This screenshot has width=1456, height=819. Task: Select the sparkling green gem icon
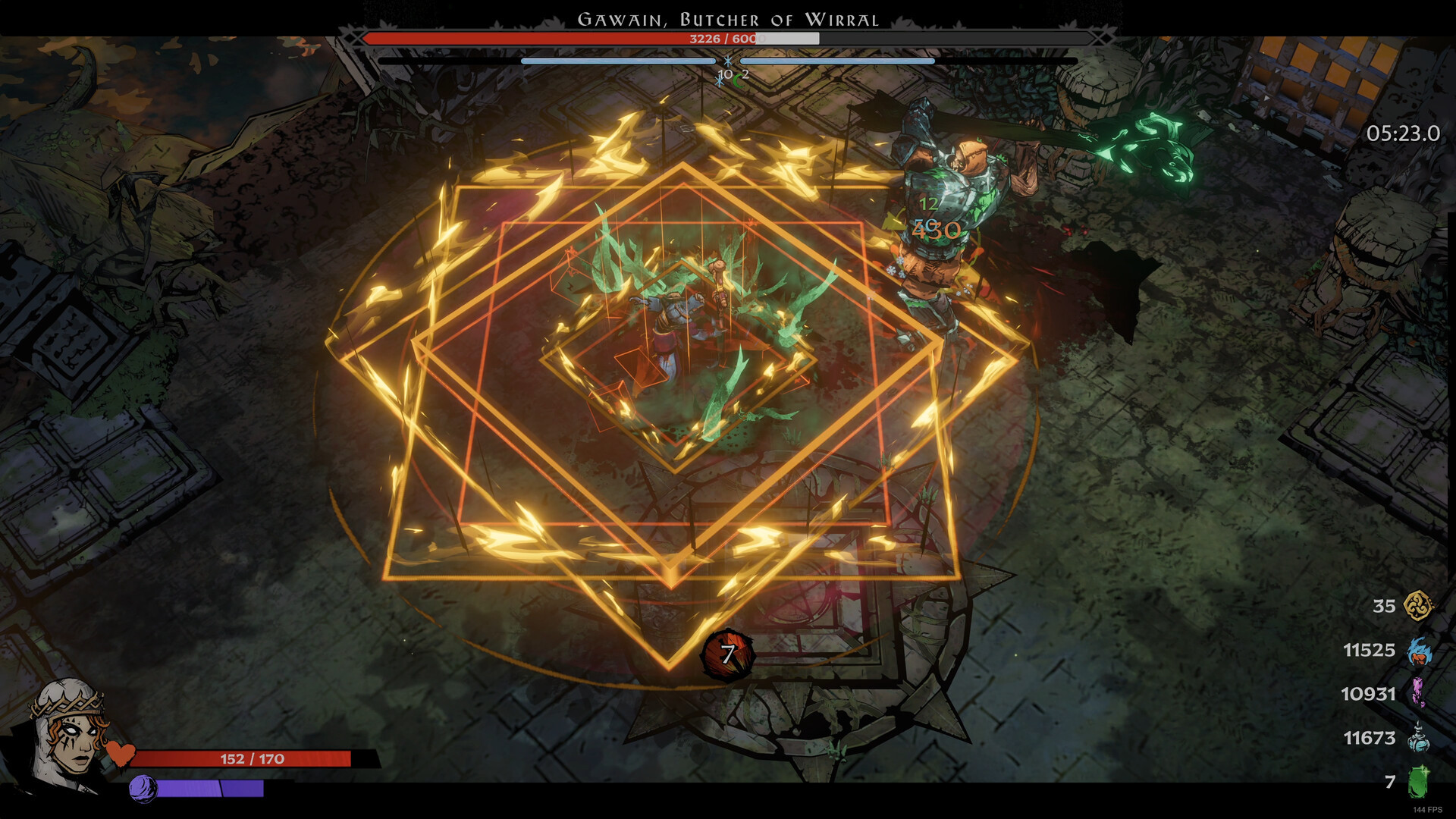click(x=1417, y=782)
